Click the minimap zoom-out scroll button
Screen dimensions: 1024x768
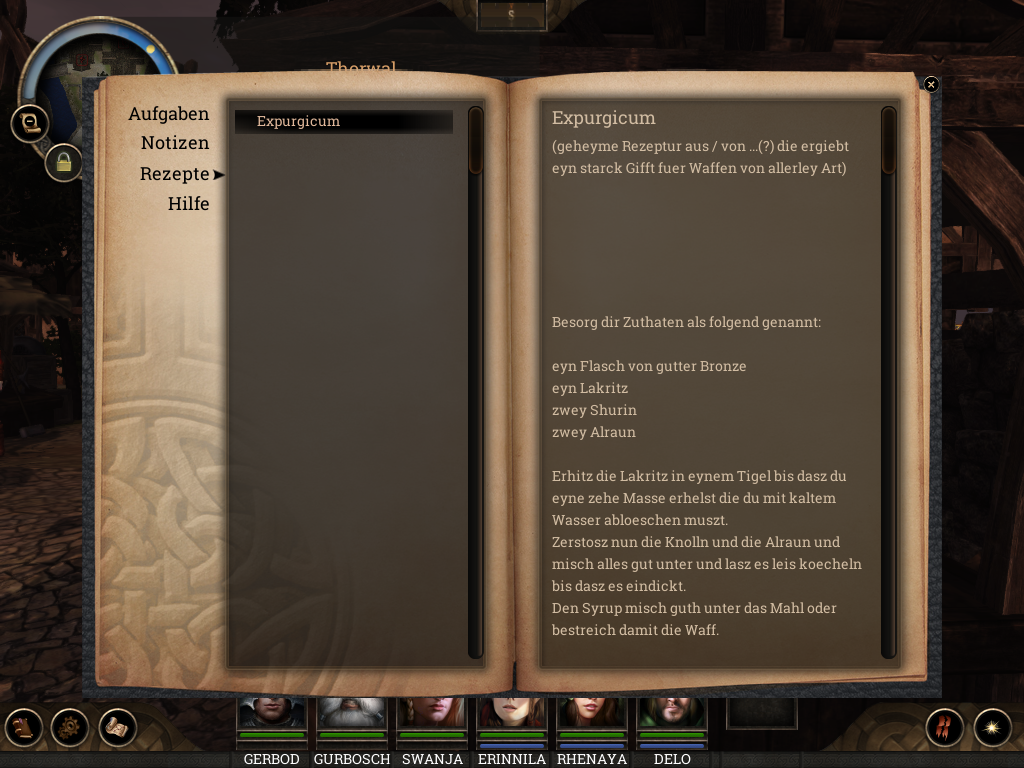point(30,123)
